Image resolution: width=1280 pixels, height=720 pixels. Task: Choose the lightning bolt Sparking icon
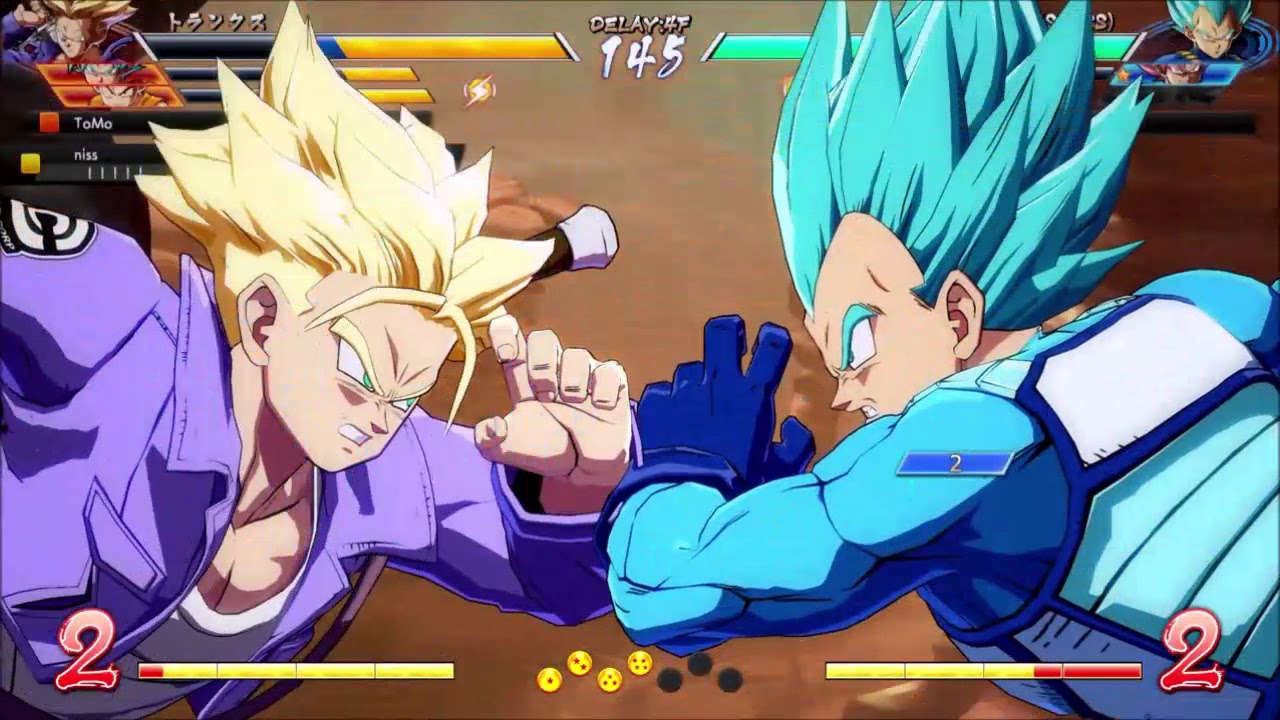[480, 91]
